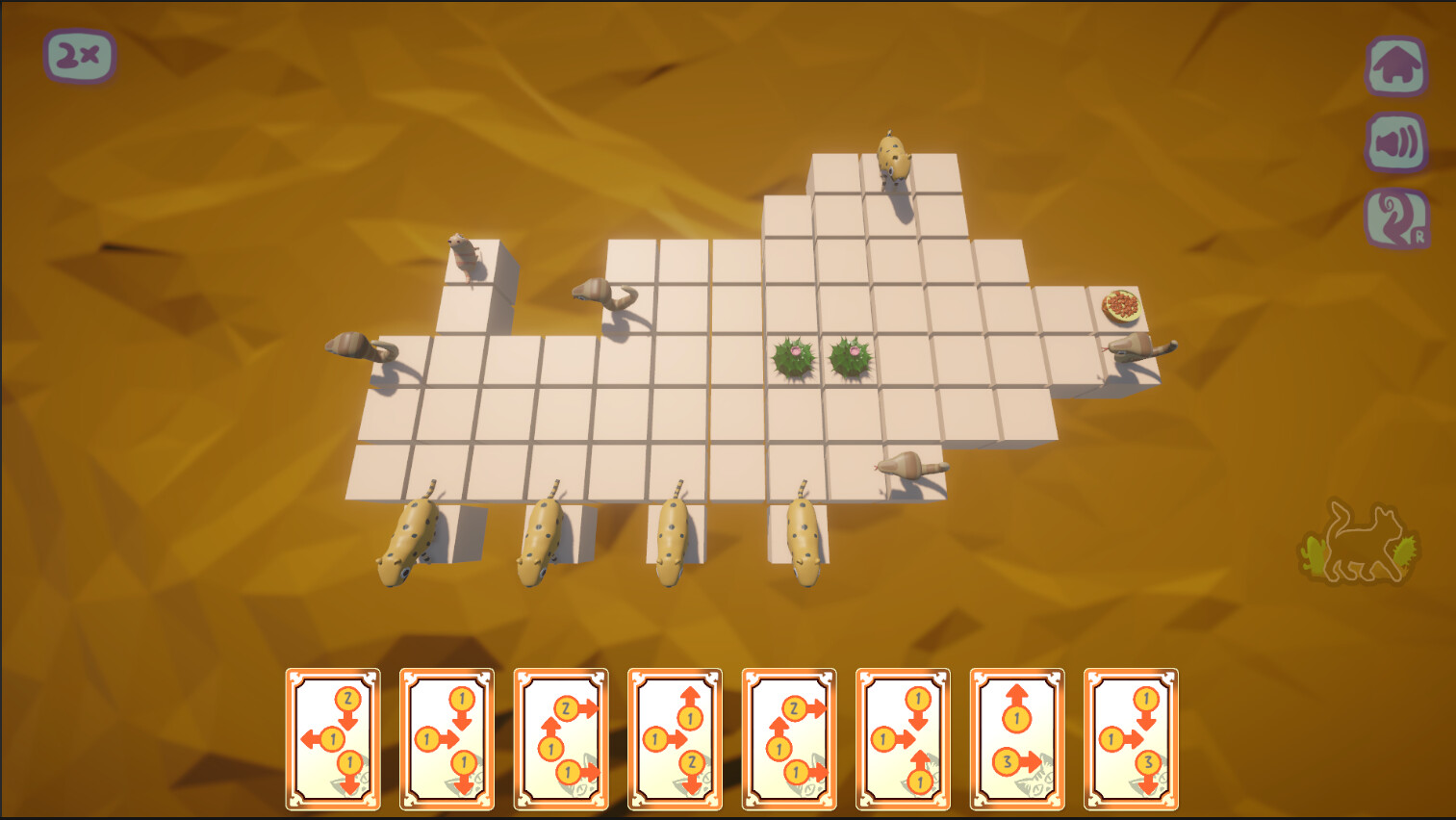The width and height of the screenshot is (1456, 820).
Task: Click the second card with two down-1 arrows
Action: (447, 736)
